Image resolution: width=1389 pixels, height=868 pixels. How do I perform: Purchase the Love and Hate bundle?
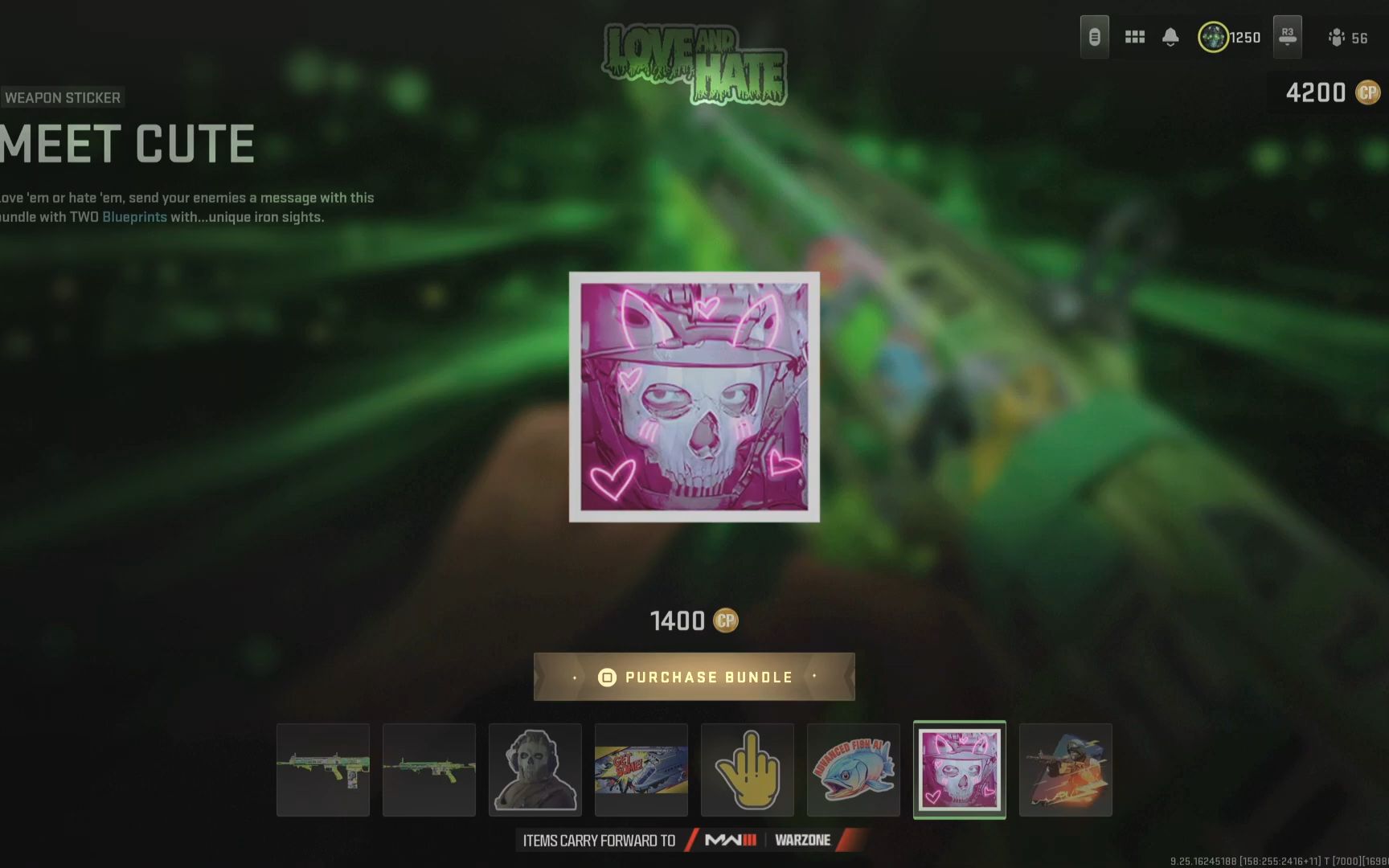(x=694, y=677)
